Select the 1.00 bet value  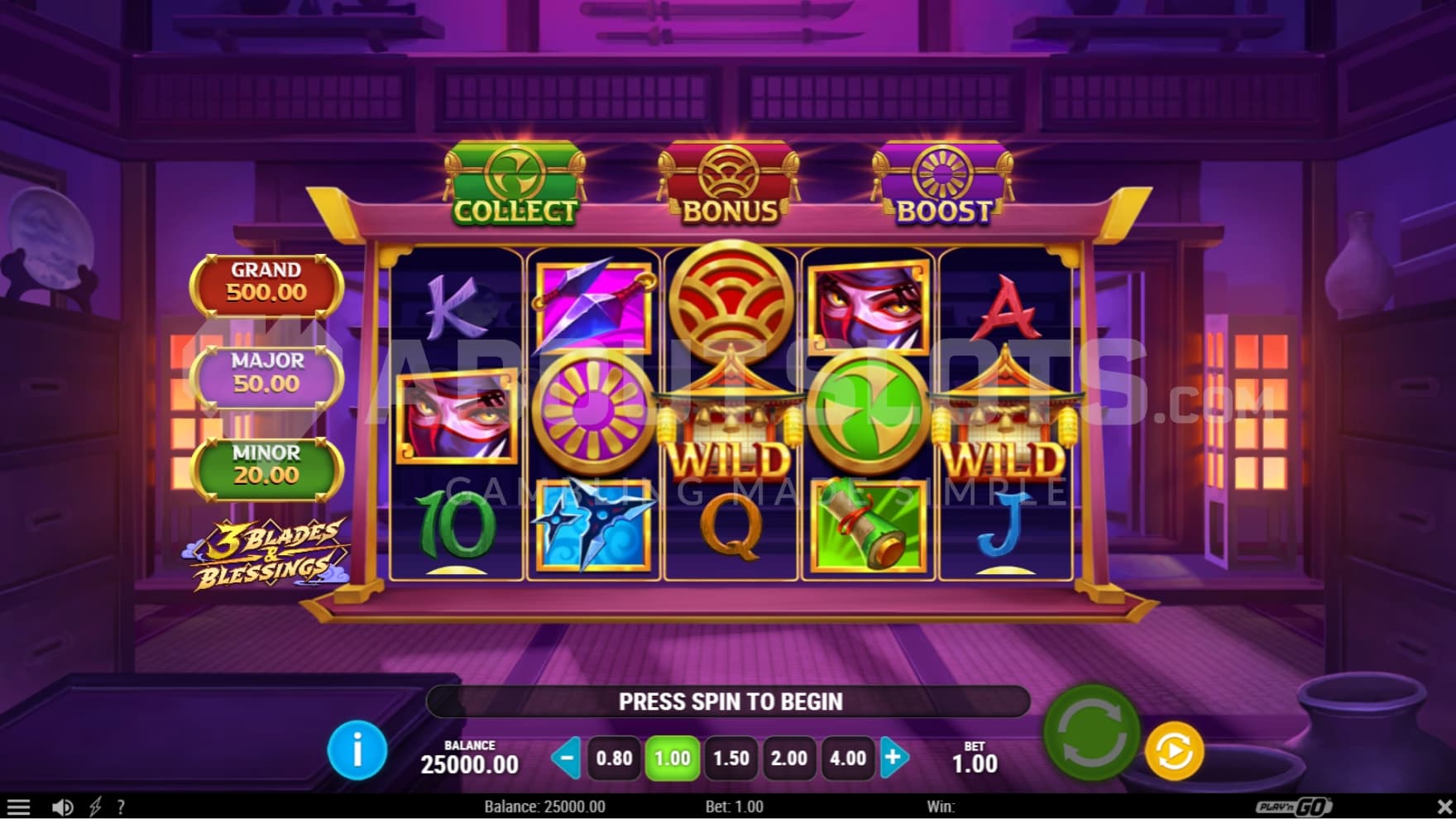pyautogui.click(x=672, y=758)
